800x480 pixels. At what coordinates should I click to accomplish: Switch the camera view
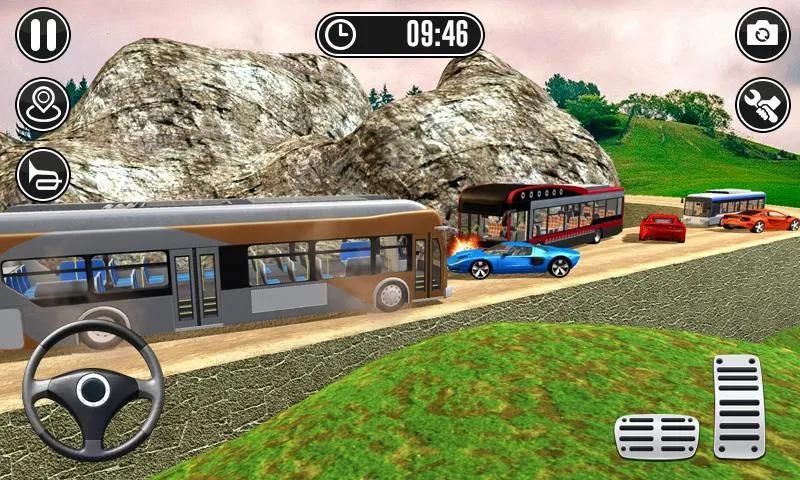pos(763,34)
